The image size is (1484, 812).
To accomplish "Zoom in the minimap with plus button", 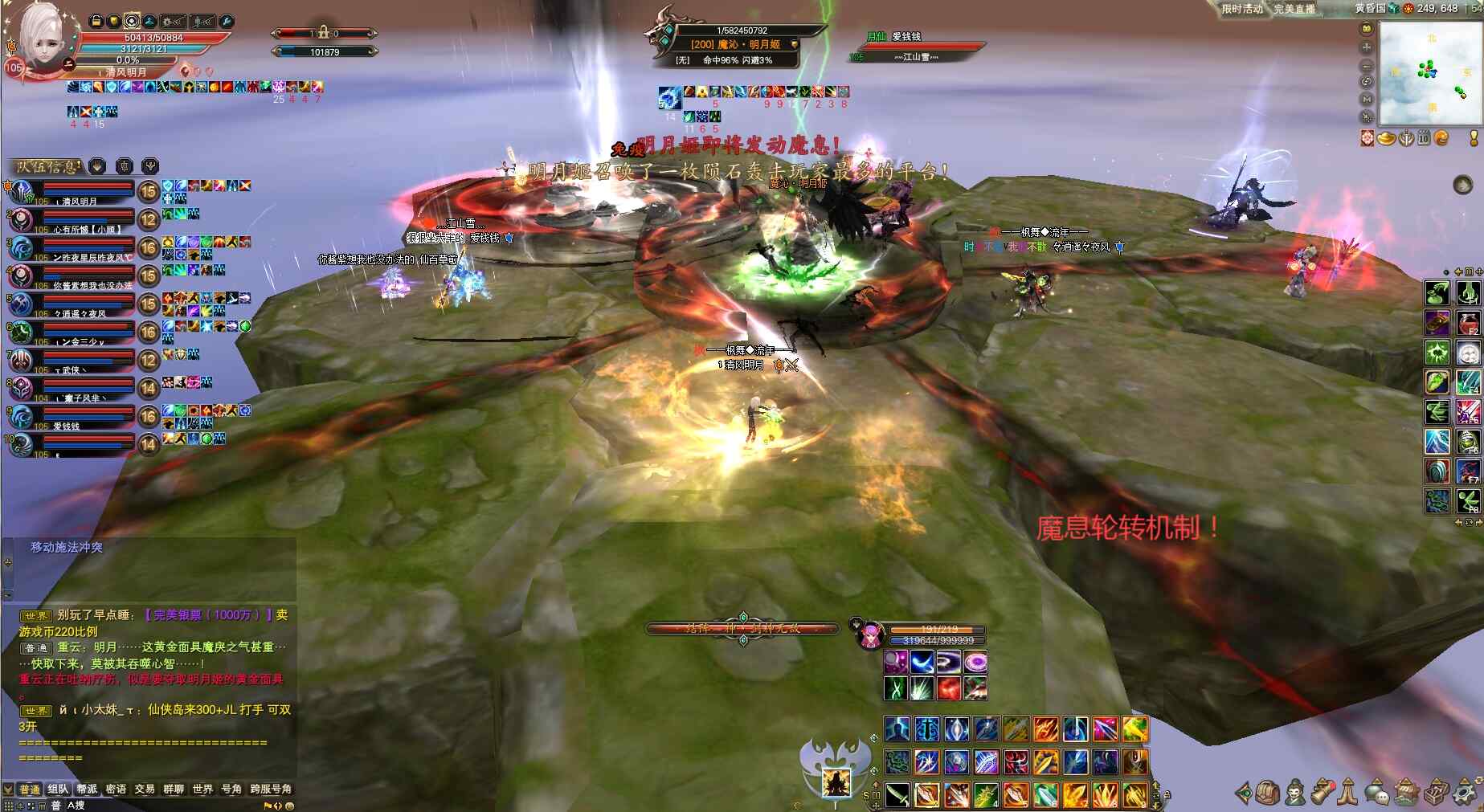I will tap(1366, 47).
